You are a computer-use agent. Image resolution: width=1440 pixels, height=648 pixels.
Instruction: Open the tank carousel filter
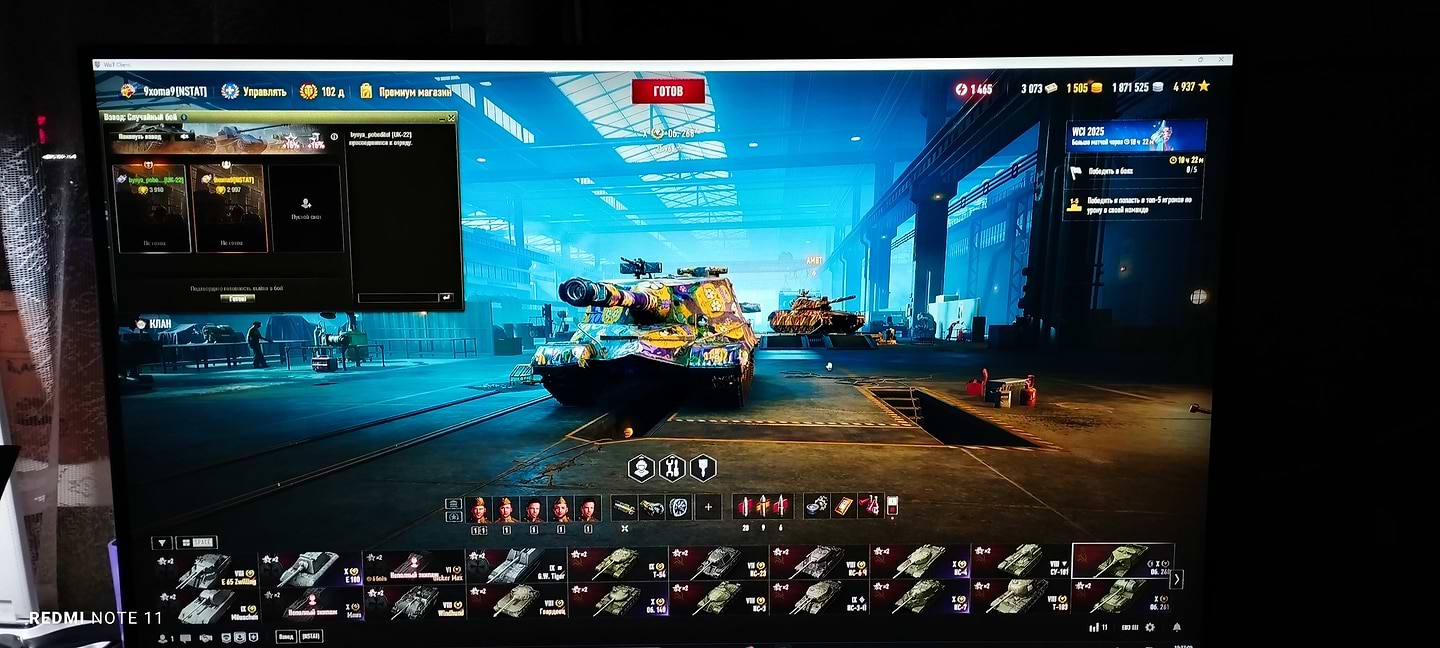pyautogui.click(x=160, y=543)
